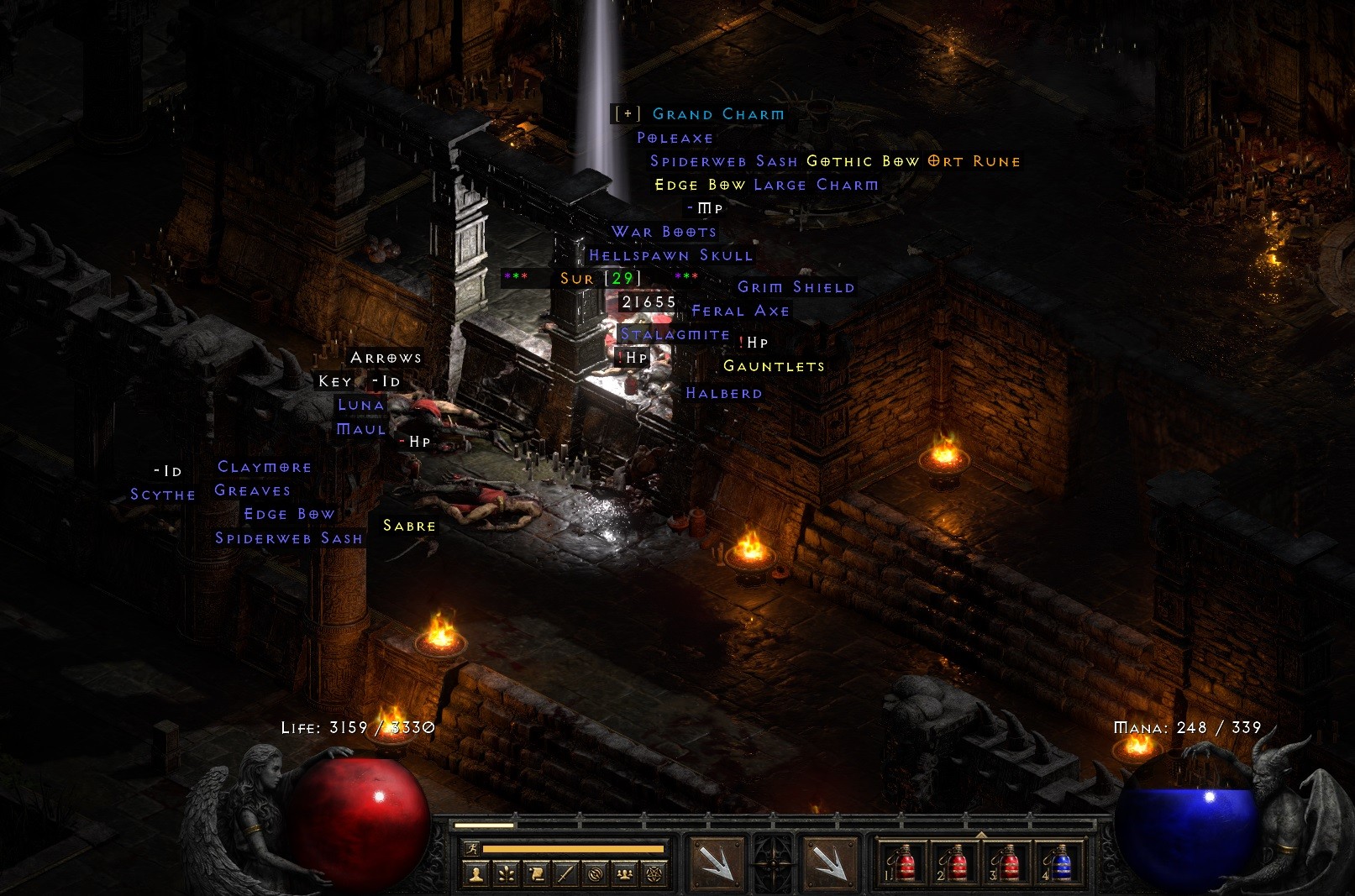Viewport: 1355px width, 896px height.
Task: Pick up the Key
Action: click(x=335, y=380)
